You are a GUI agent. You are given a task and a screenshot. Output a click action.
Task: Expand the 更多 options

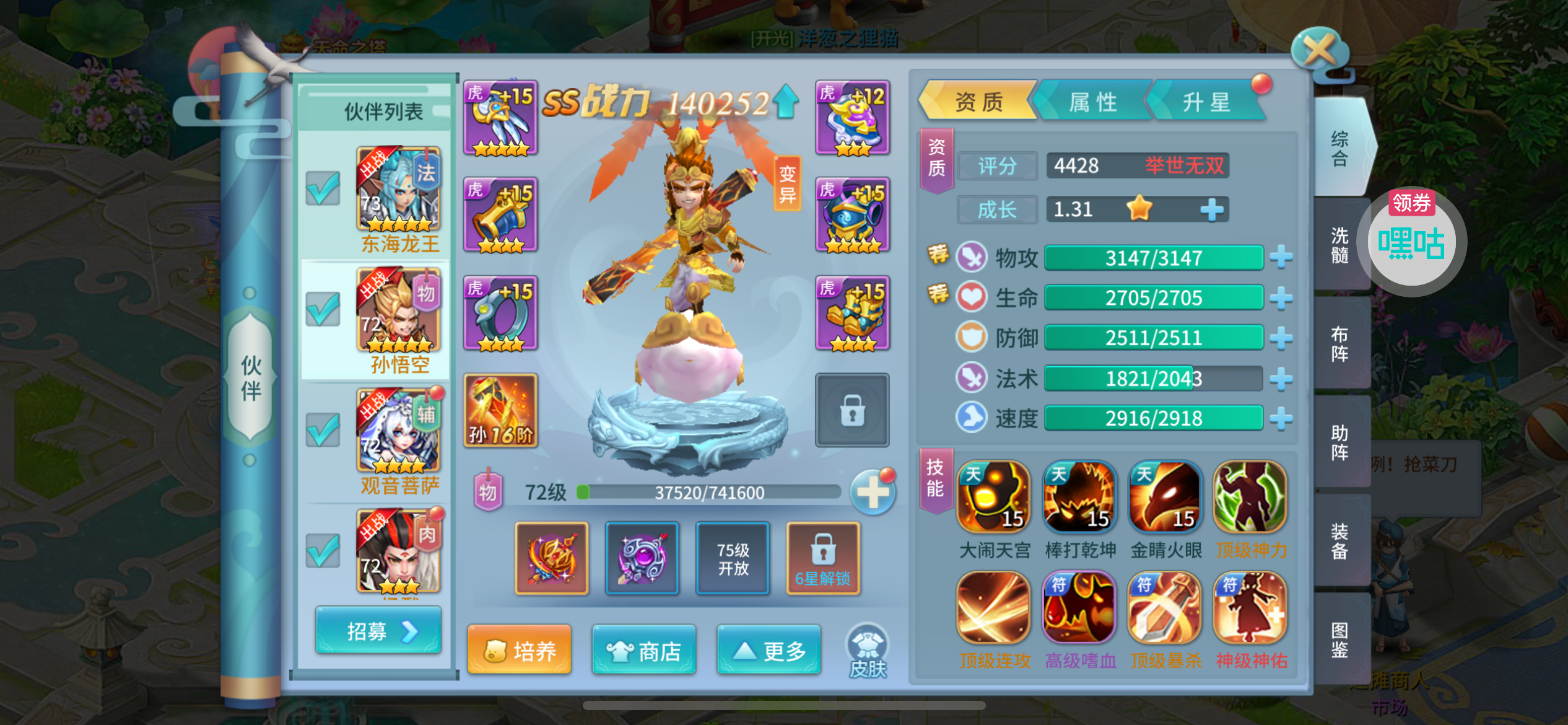point(769,650)
